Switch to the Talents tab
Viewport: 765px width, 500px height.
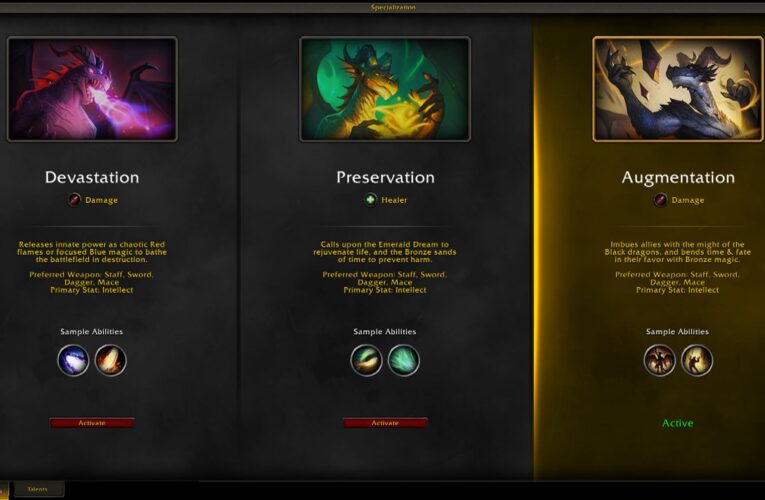point(37,489)
